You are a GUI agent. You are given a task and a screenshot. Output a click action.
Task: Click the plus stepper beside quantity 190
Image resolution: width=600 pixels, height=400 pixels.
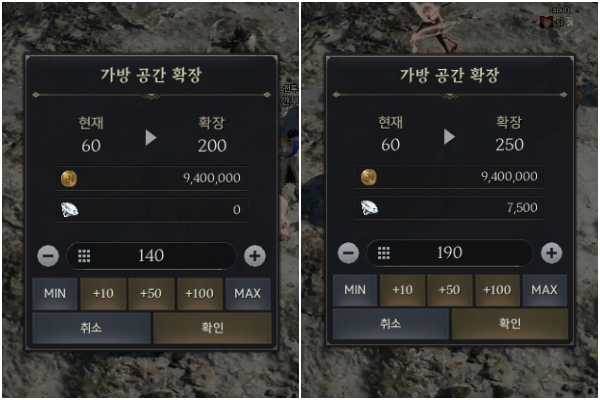[551, 253]
